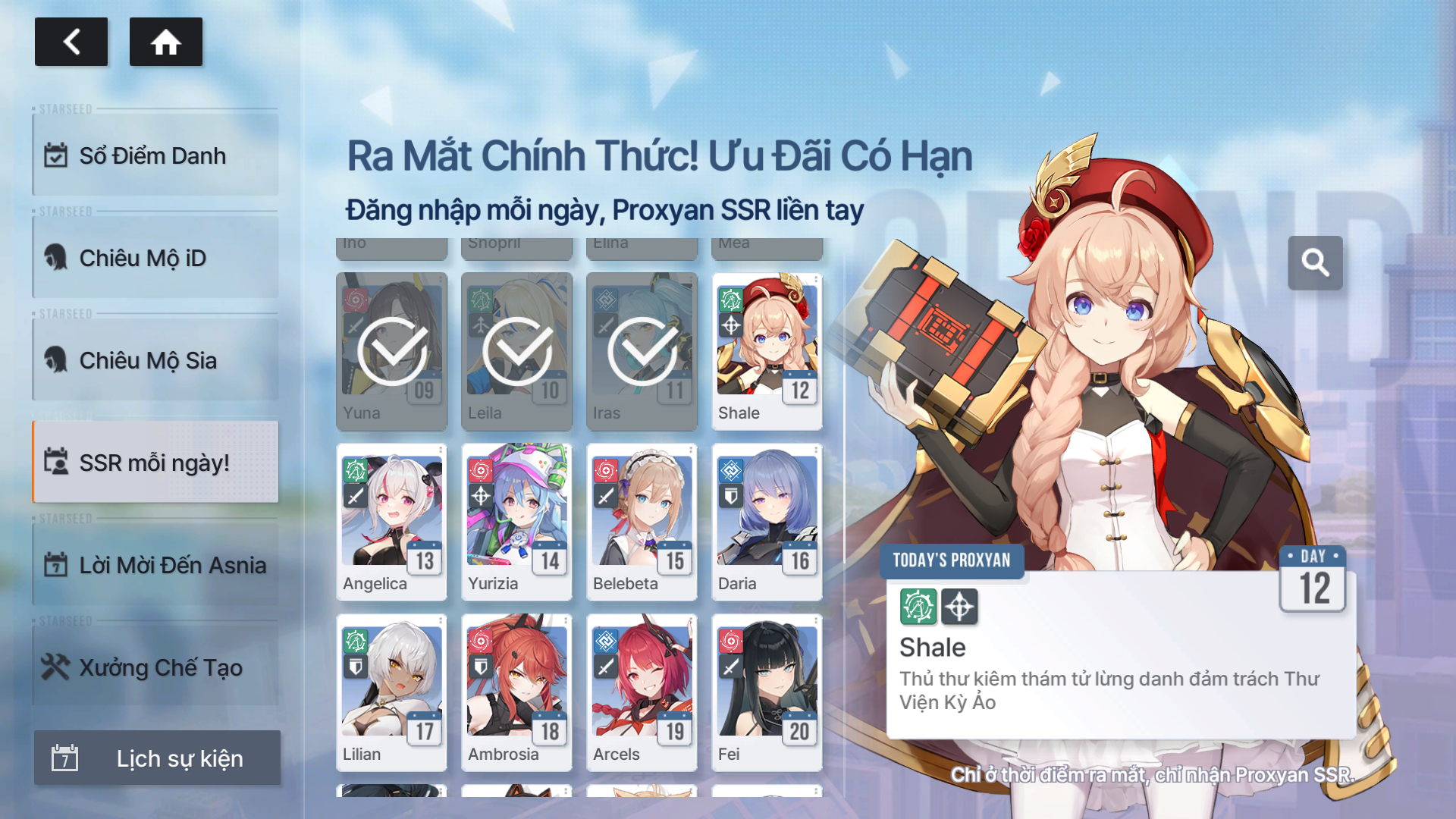Select Lilian's day 17 card
The height and width of the screenshot is (819, 1456).
click(x=391, y=692)
